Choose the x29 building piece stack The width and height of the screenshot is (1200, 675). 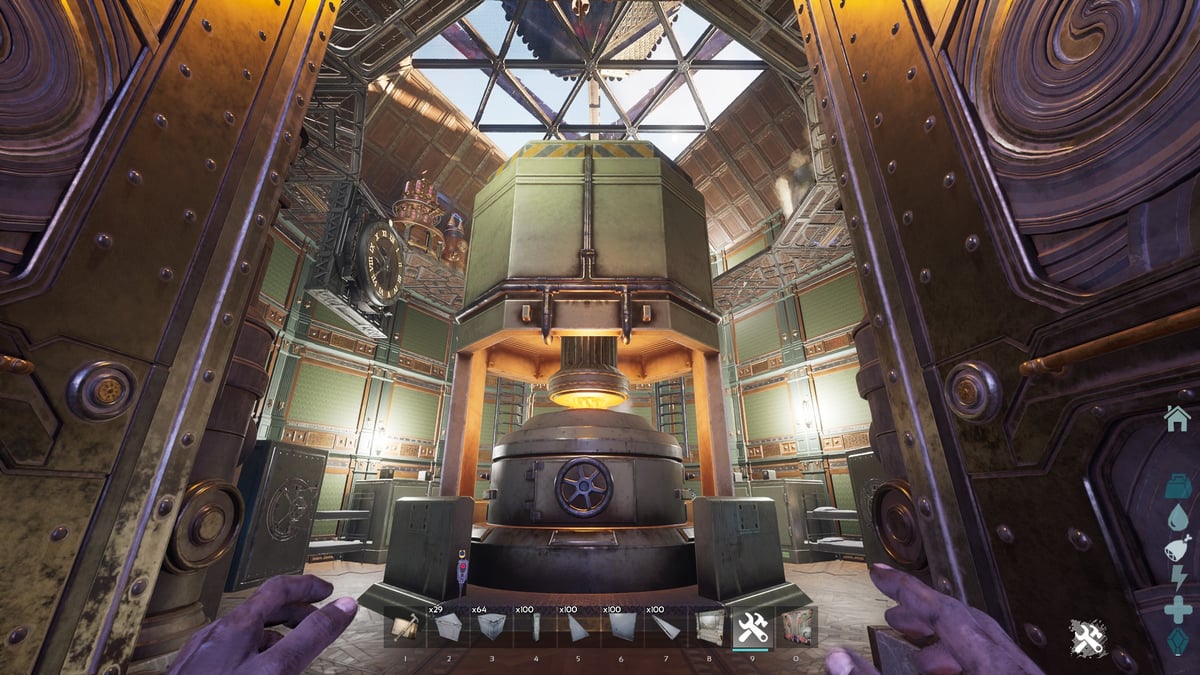click(x=448, y=627)
